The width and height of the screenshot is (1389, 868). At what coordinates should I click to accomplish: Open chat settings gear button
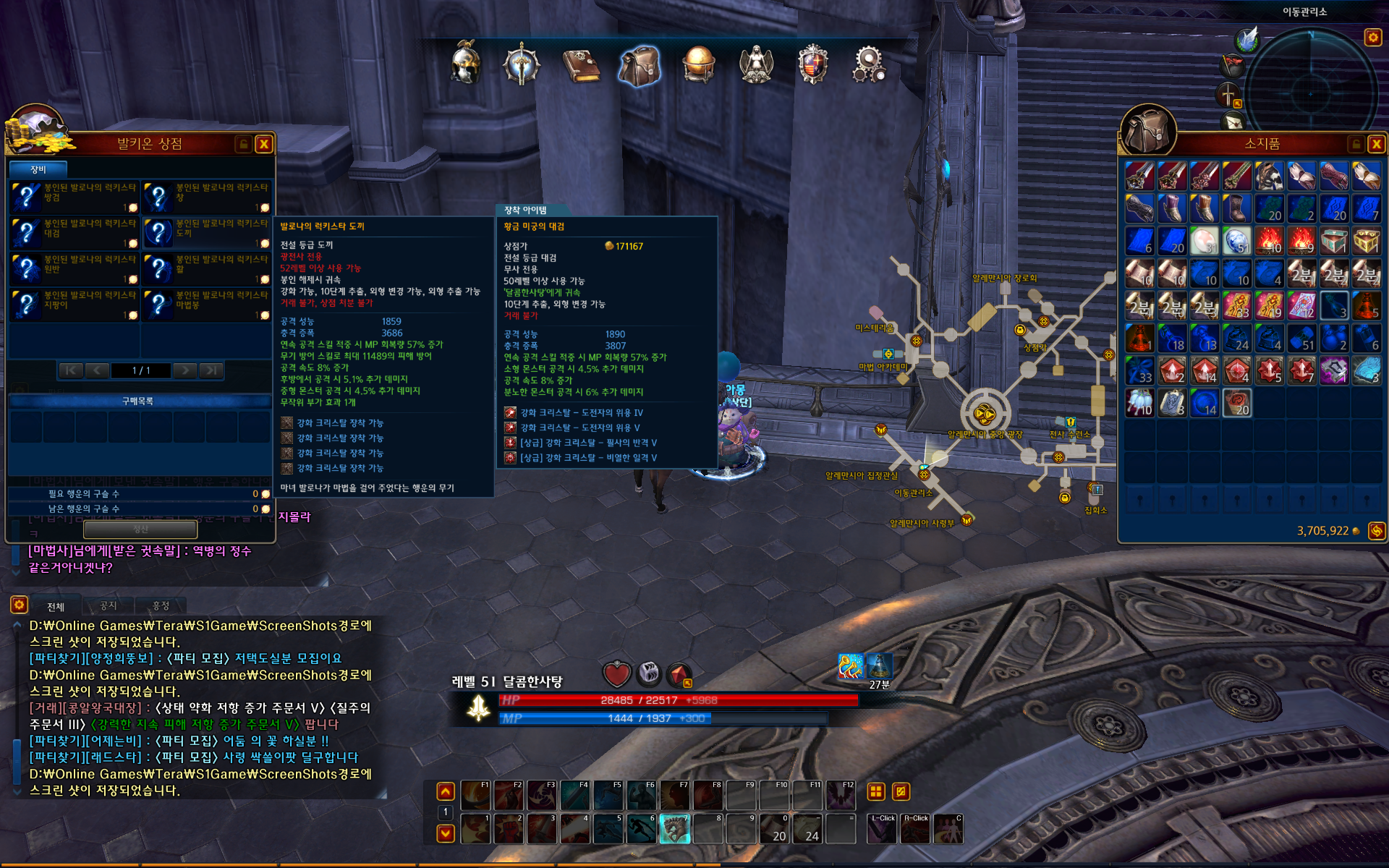[x=19, y=605]
